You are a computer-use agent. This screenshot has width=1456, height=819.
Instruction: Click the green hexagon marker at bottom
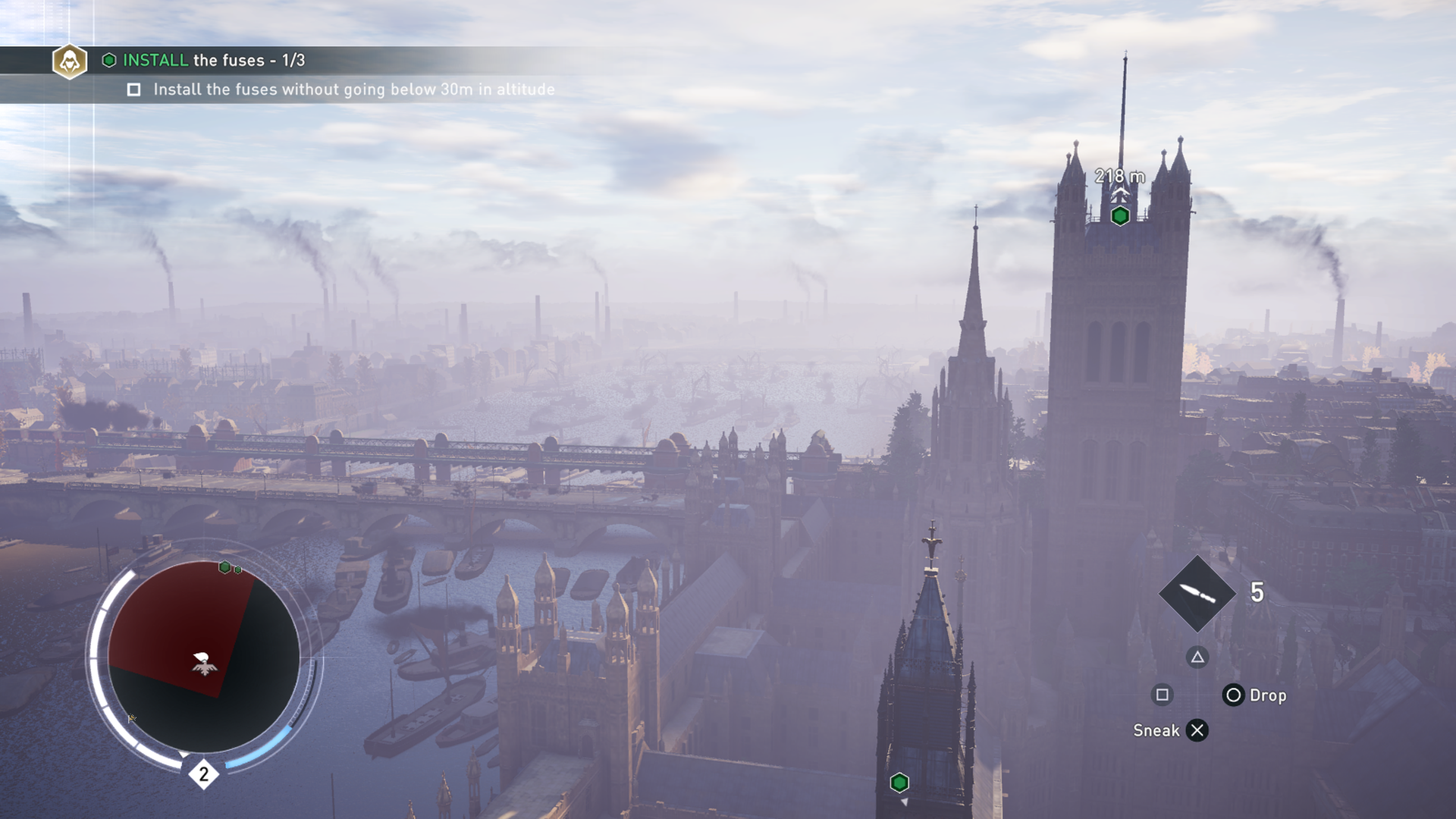pyautogui.click(x=899, y=782)
